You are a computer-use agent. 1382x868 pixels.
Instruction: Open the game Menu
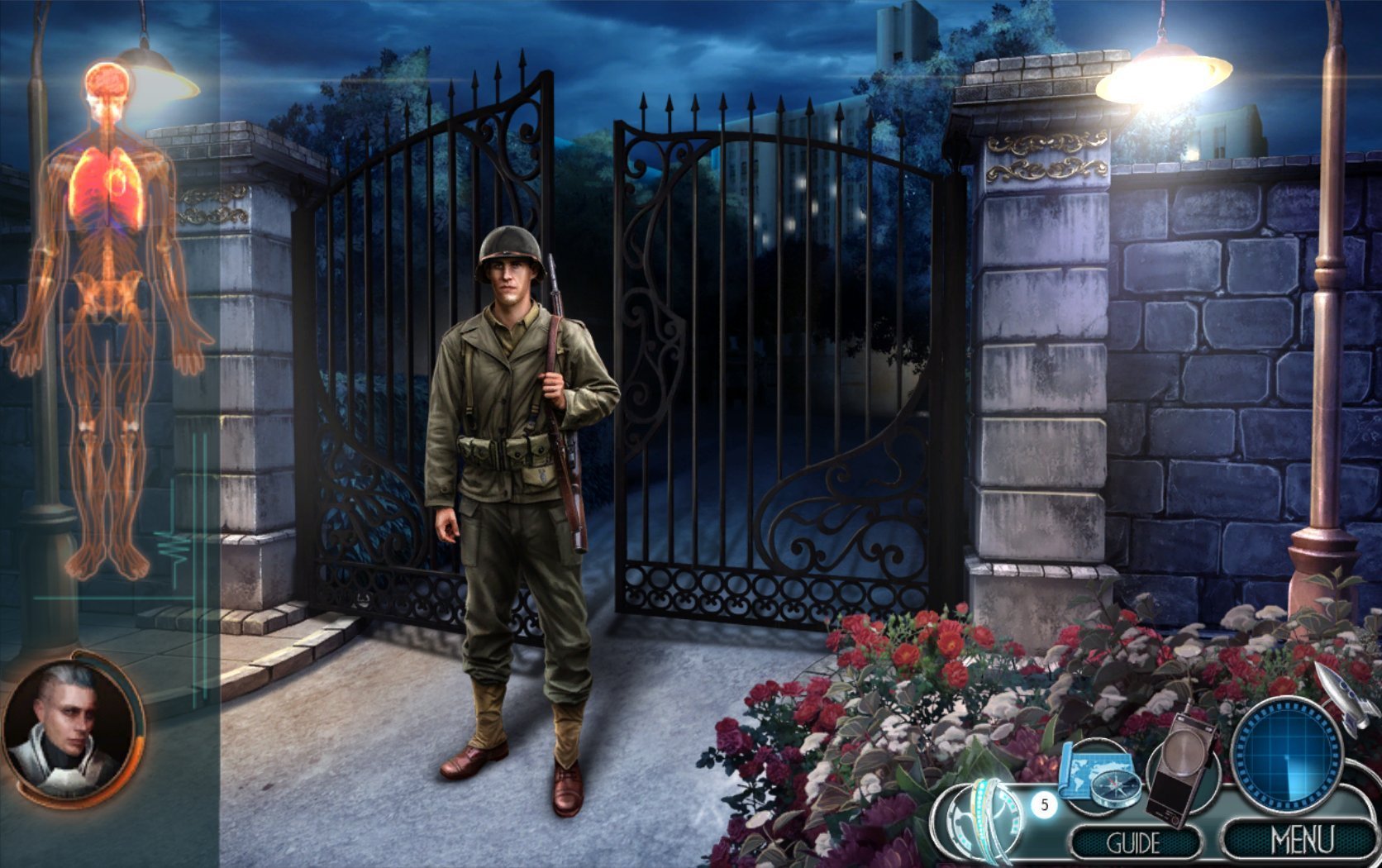click(1303, 840)
